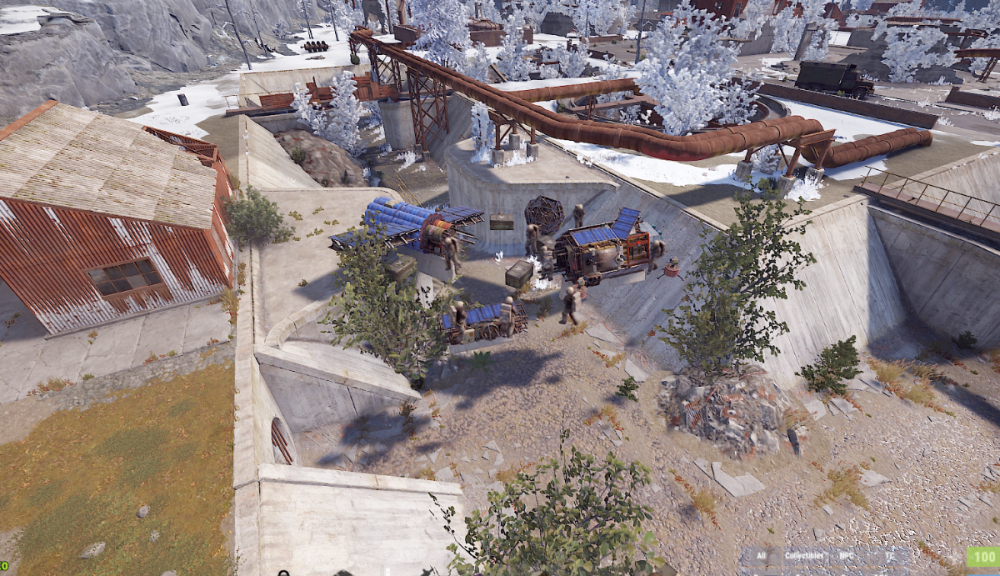Choose the TC filter tab

tap(890, 556)
